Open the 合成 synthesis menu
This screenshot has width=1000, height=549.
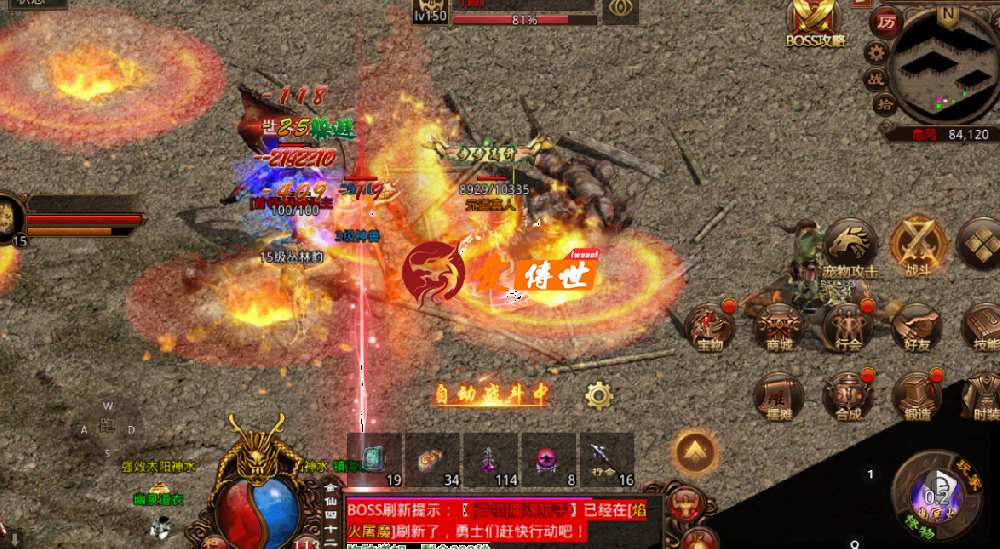coord(848,395)
